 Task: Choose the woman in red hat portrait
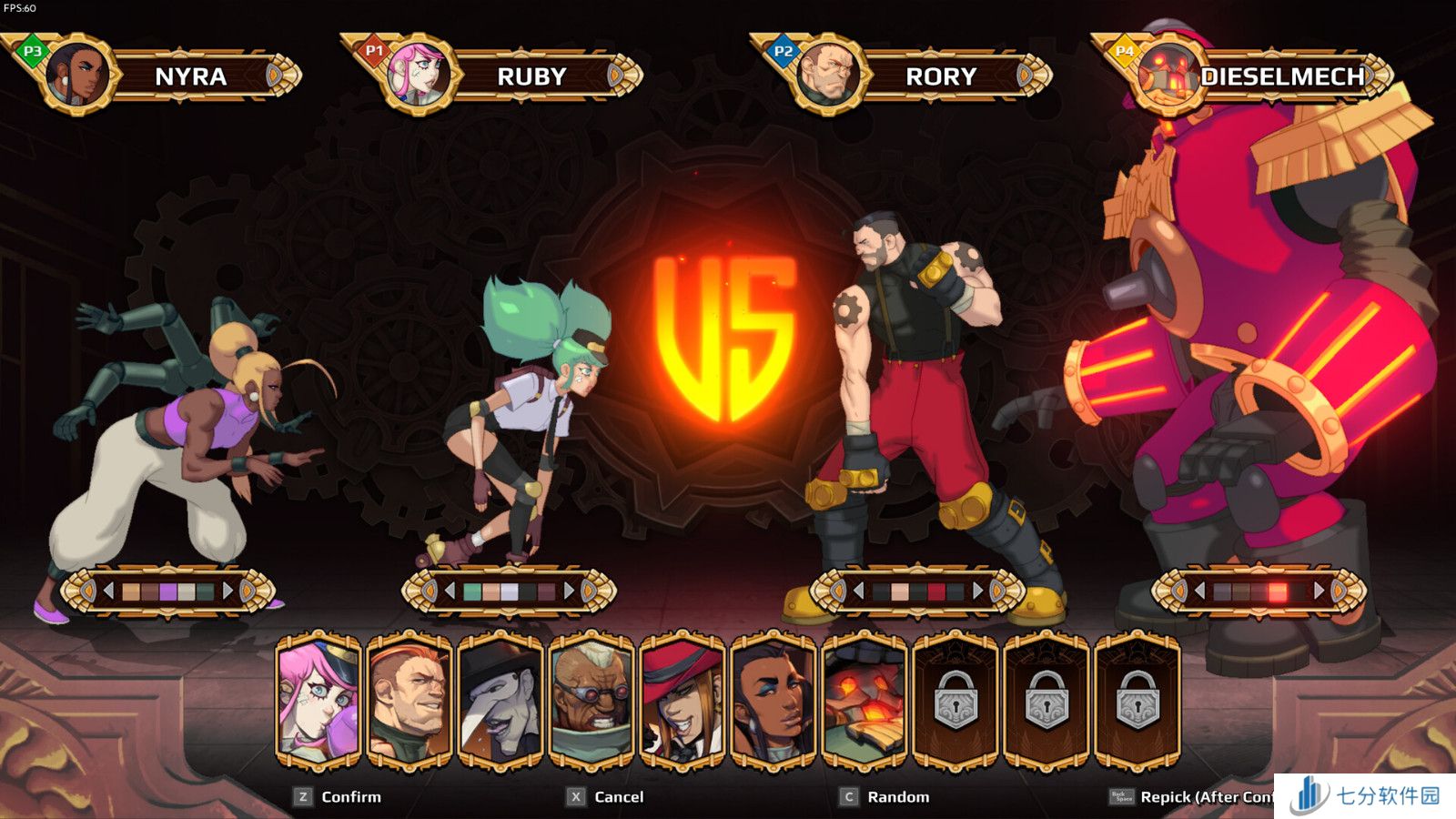[x=682, y=701]
